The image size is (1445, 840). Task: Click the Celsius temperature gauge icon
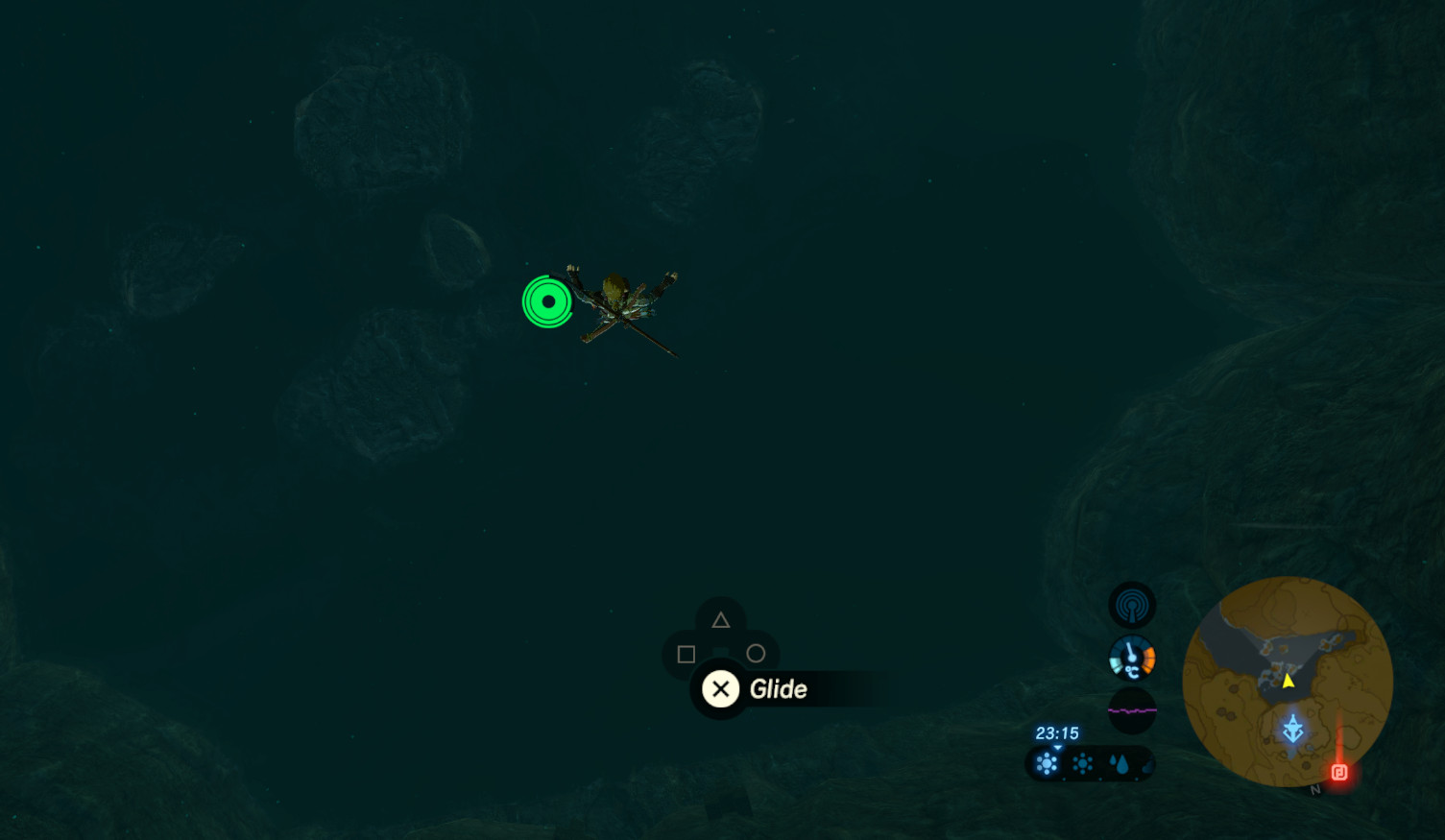[x=1132, y=659]
